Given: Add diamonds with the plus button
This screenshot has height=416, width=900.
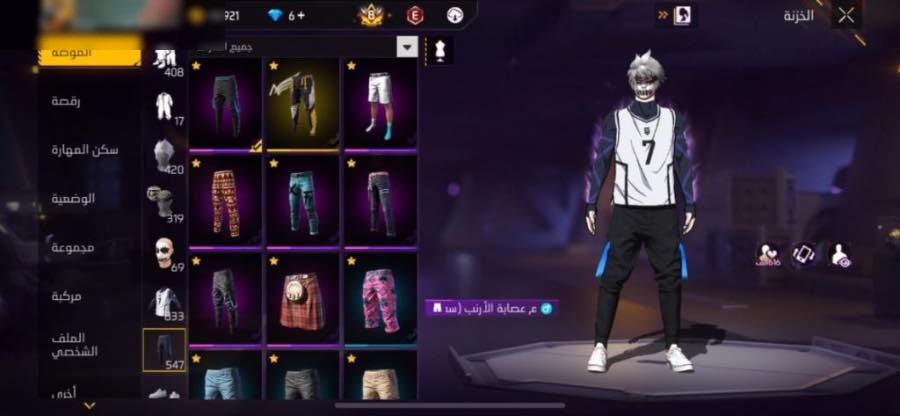Looking at the screenshot, I should pyautogui.click(x=302, y=14).
